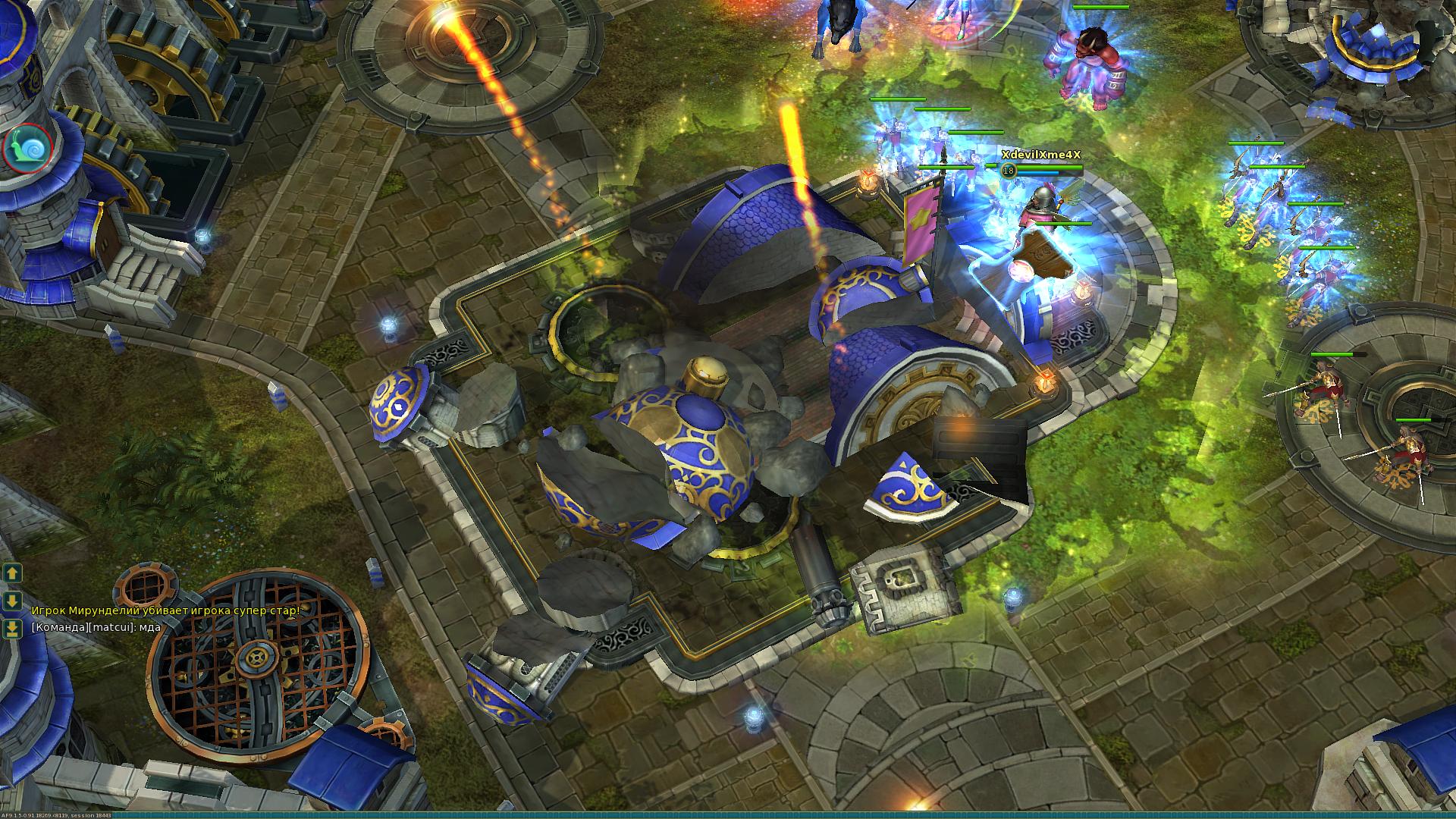Select the snail status icon

click(x=27, y=146)
